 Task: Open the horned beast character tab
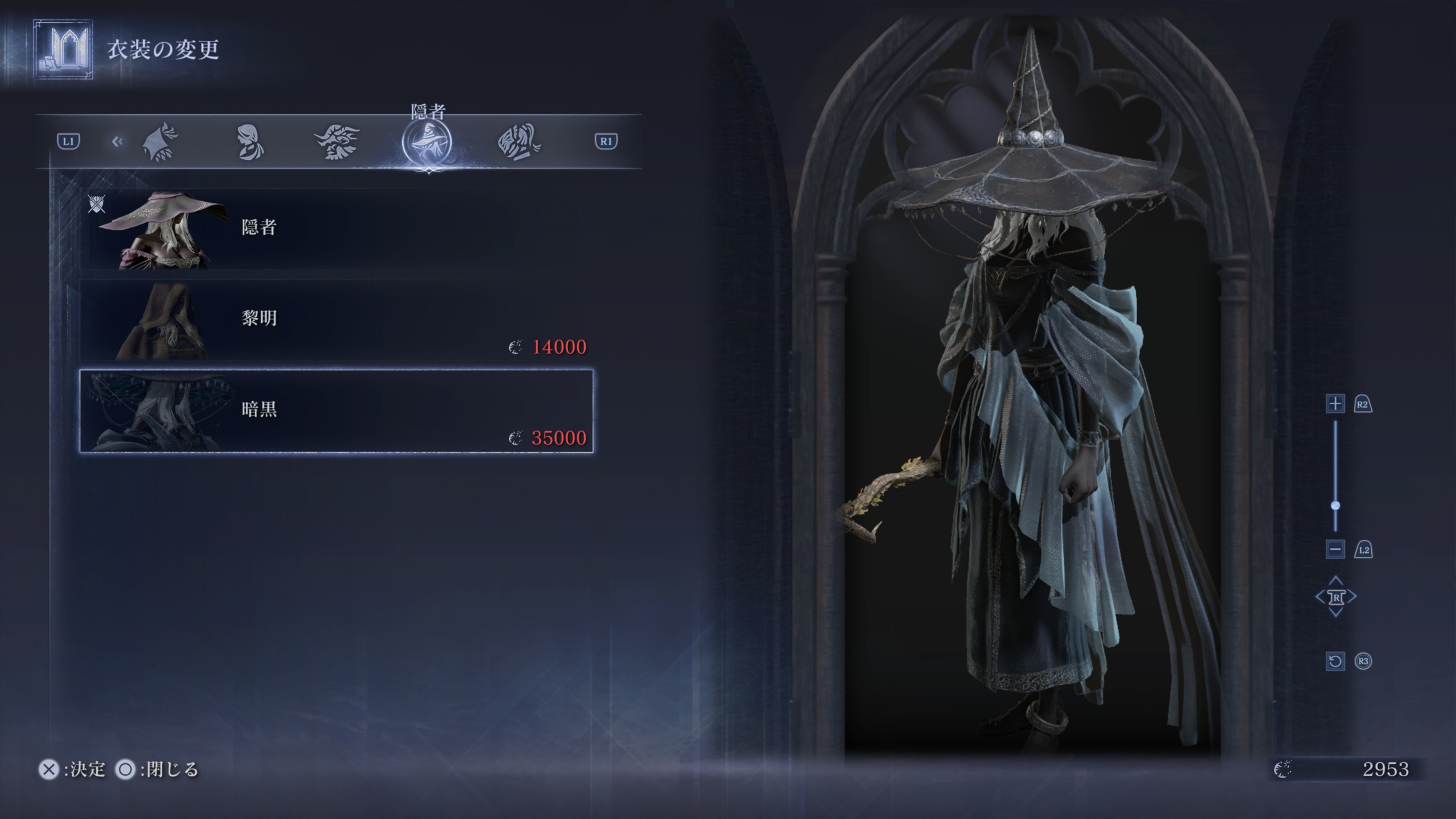pos(337,142)
